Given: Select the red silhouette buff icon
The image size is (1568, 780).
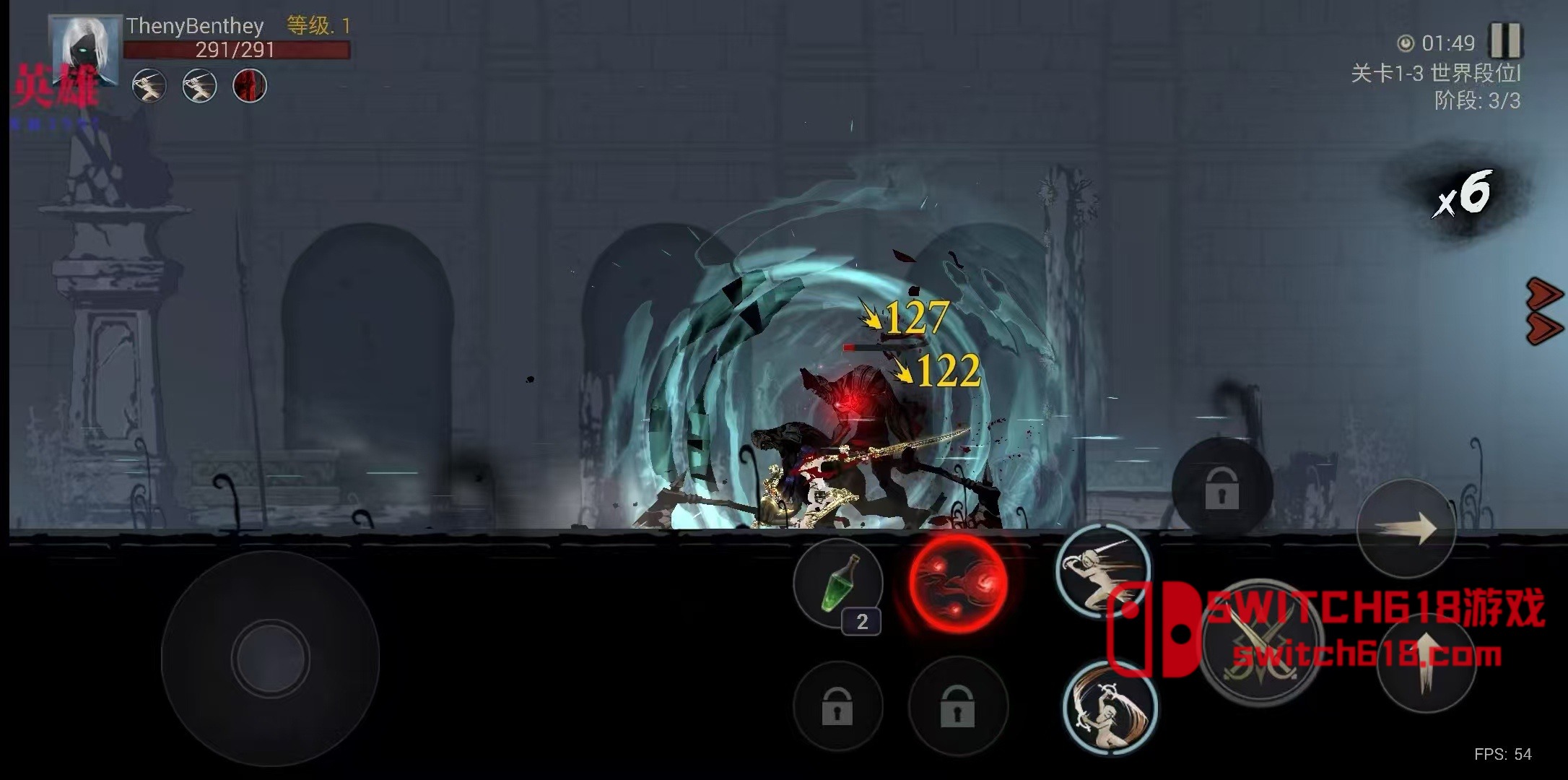Looking at the screenshot, I should pos(250,86).
